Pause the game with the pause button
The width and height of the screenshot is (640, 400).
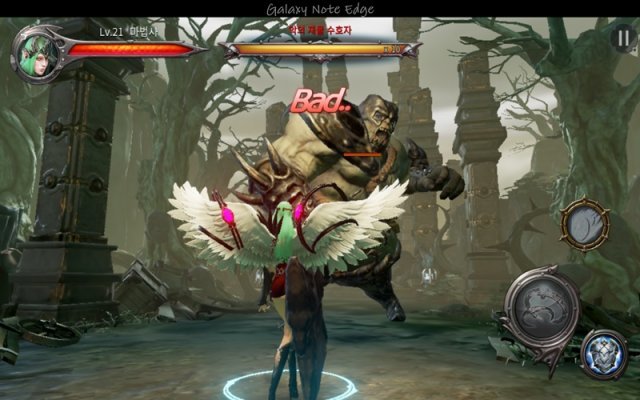[x=622, y=39]
